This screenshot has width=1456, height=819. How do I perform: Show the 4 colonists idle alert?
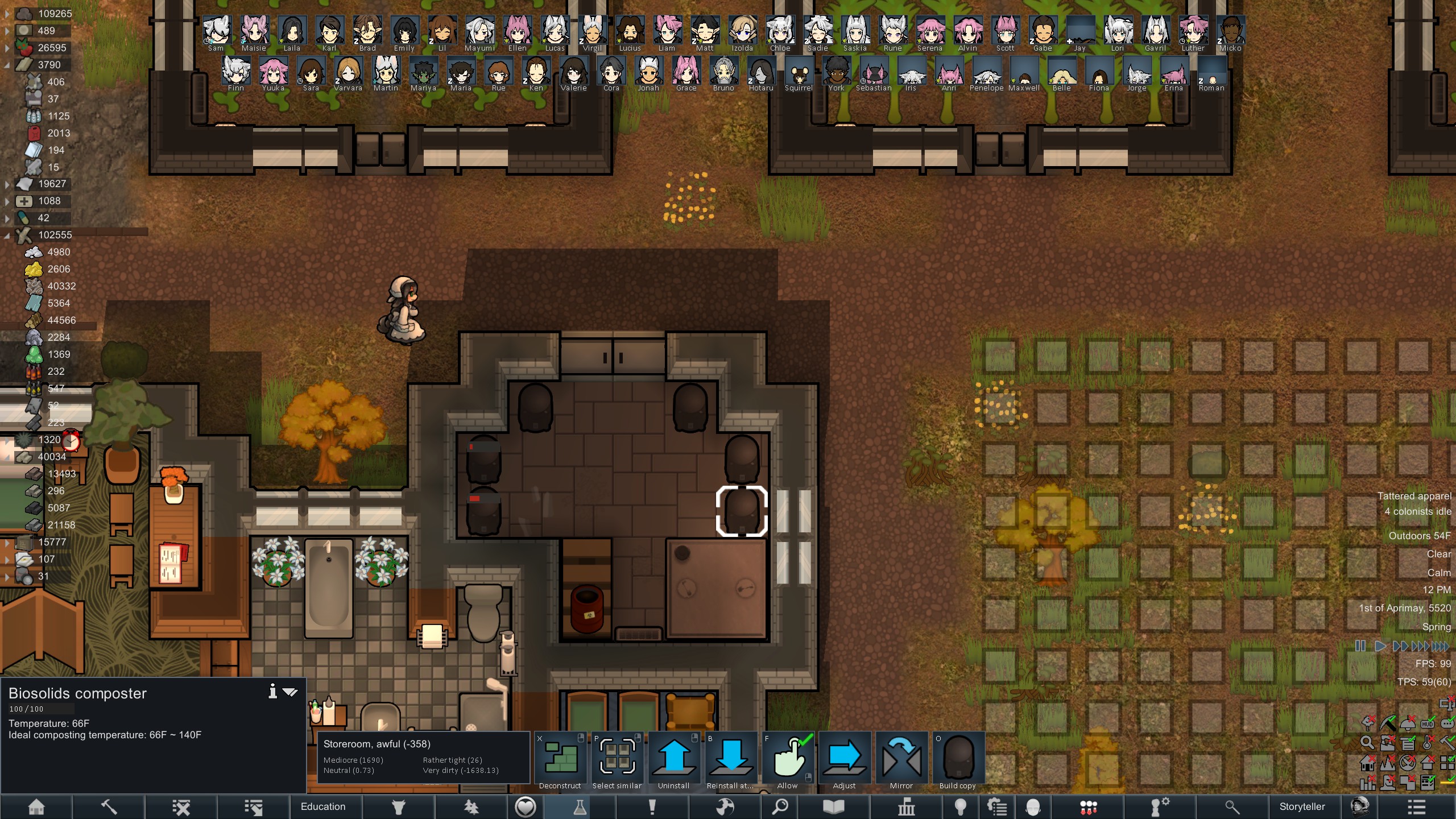[x=1417, y=511]
